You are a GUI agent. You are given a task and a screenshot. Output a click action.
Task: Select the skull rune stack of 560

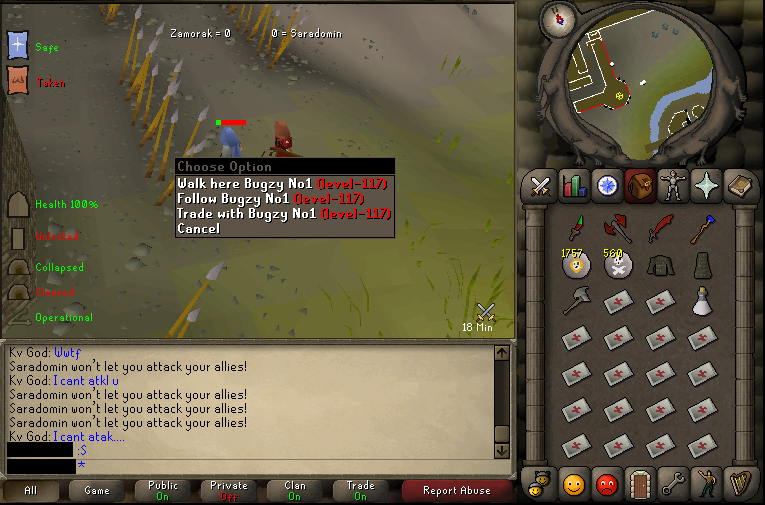point(616,265)
